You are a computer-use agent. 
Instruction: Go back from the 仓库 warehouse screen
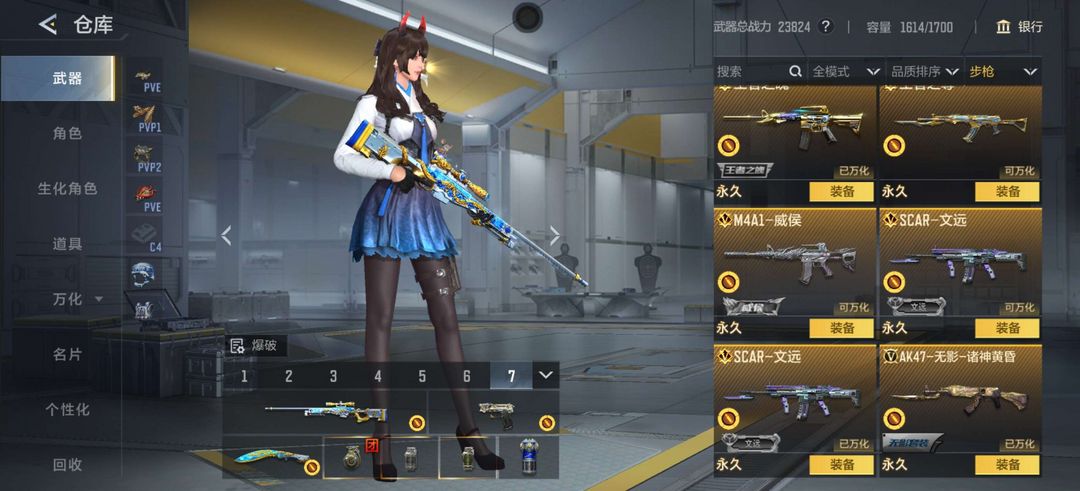click(x=47, y=25)
